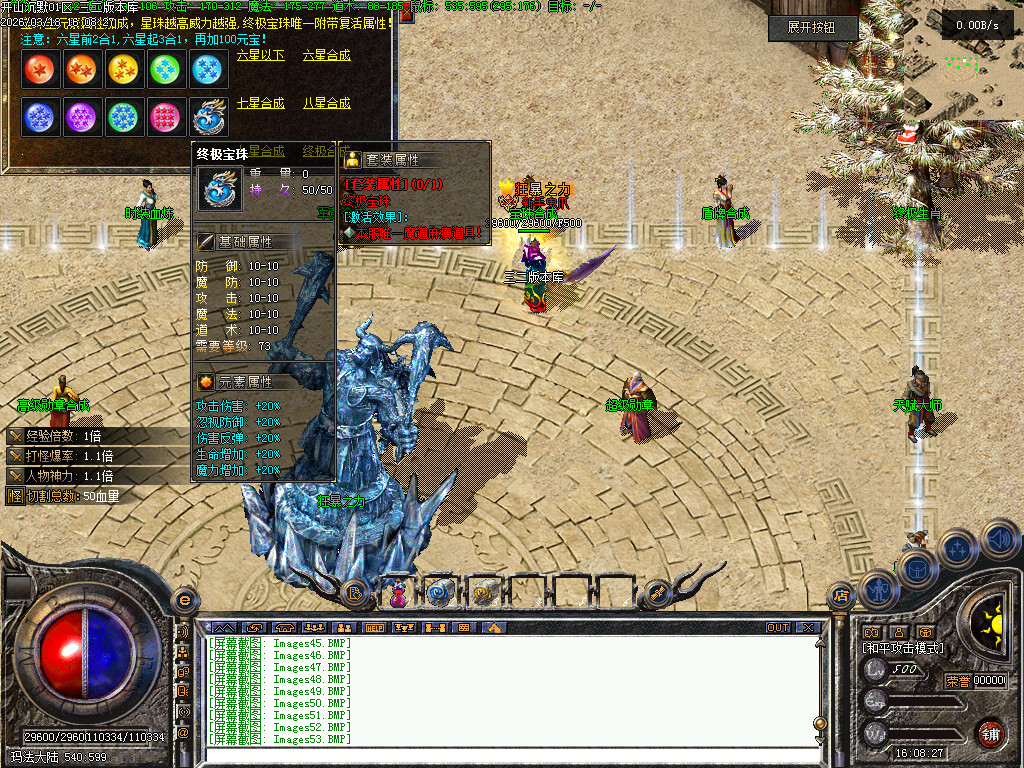Click the red 铺 stall button
The width and height of the screenshot is (1024, 768).
tap(990, 733)
